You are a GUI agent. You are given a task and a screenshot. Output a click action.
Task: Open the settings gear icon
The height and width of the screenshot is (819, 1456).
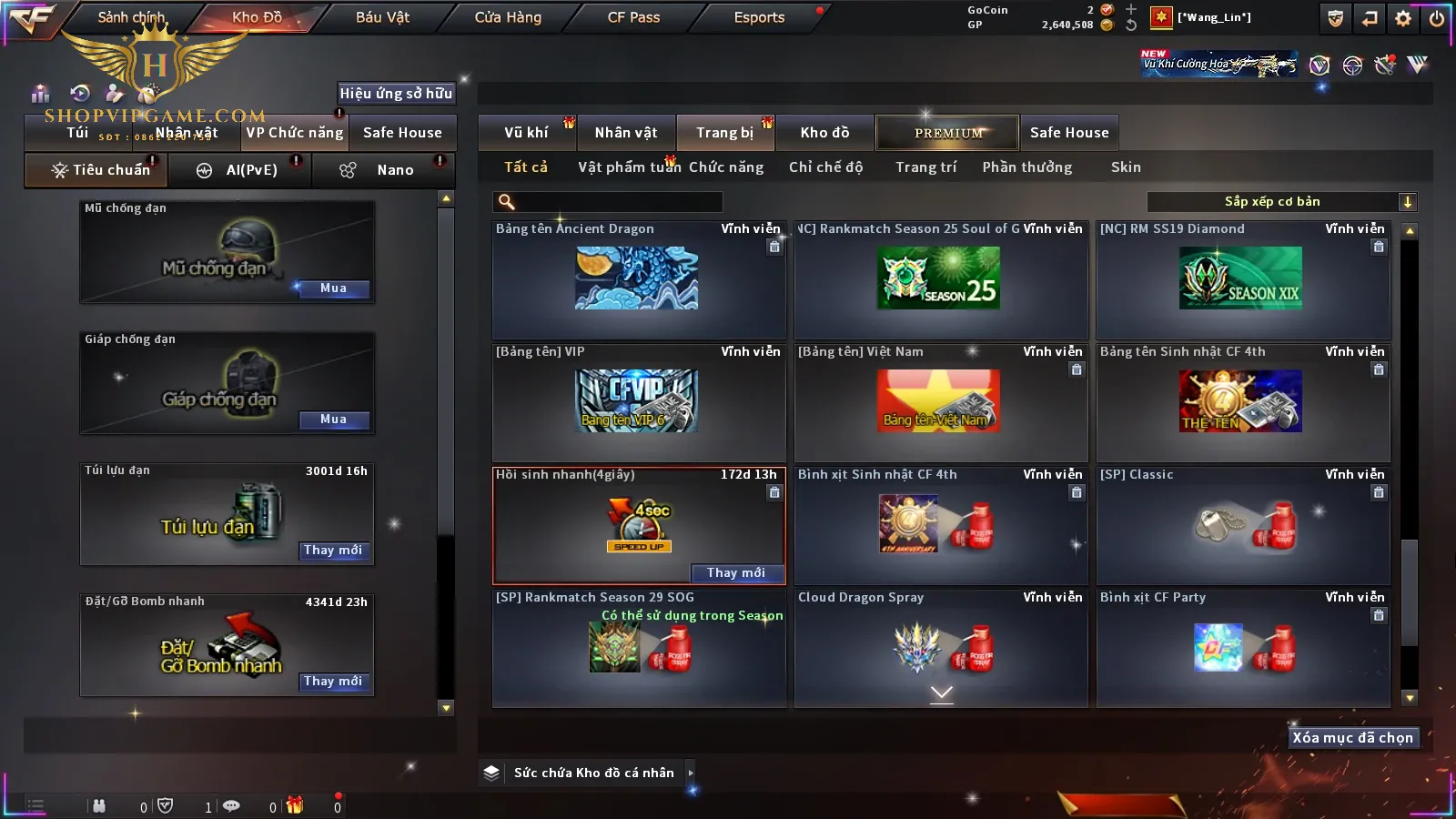click(x=1403, y=18)
